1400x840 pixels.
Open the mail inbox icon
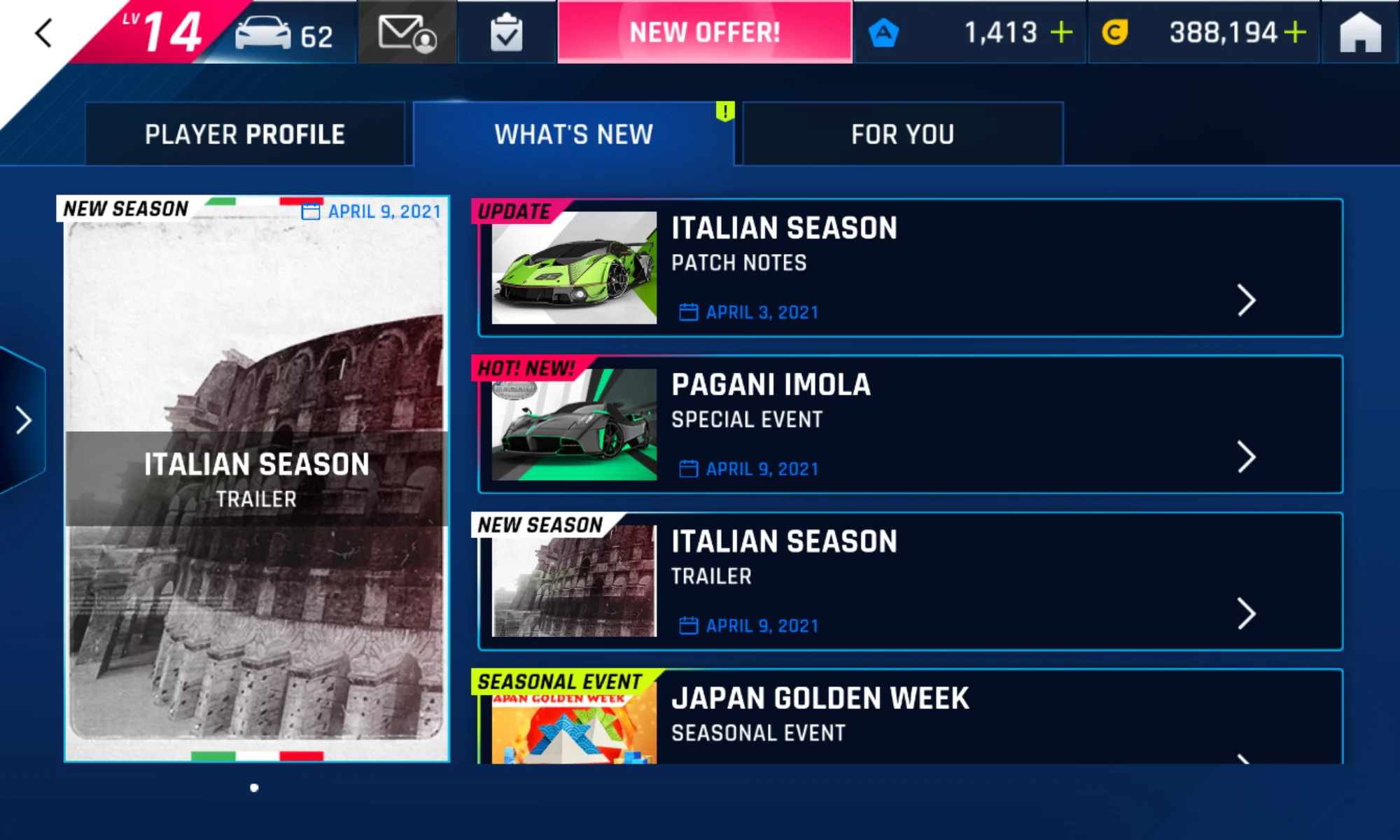(407, 34)
